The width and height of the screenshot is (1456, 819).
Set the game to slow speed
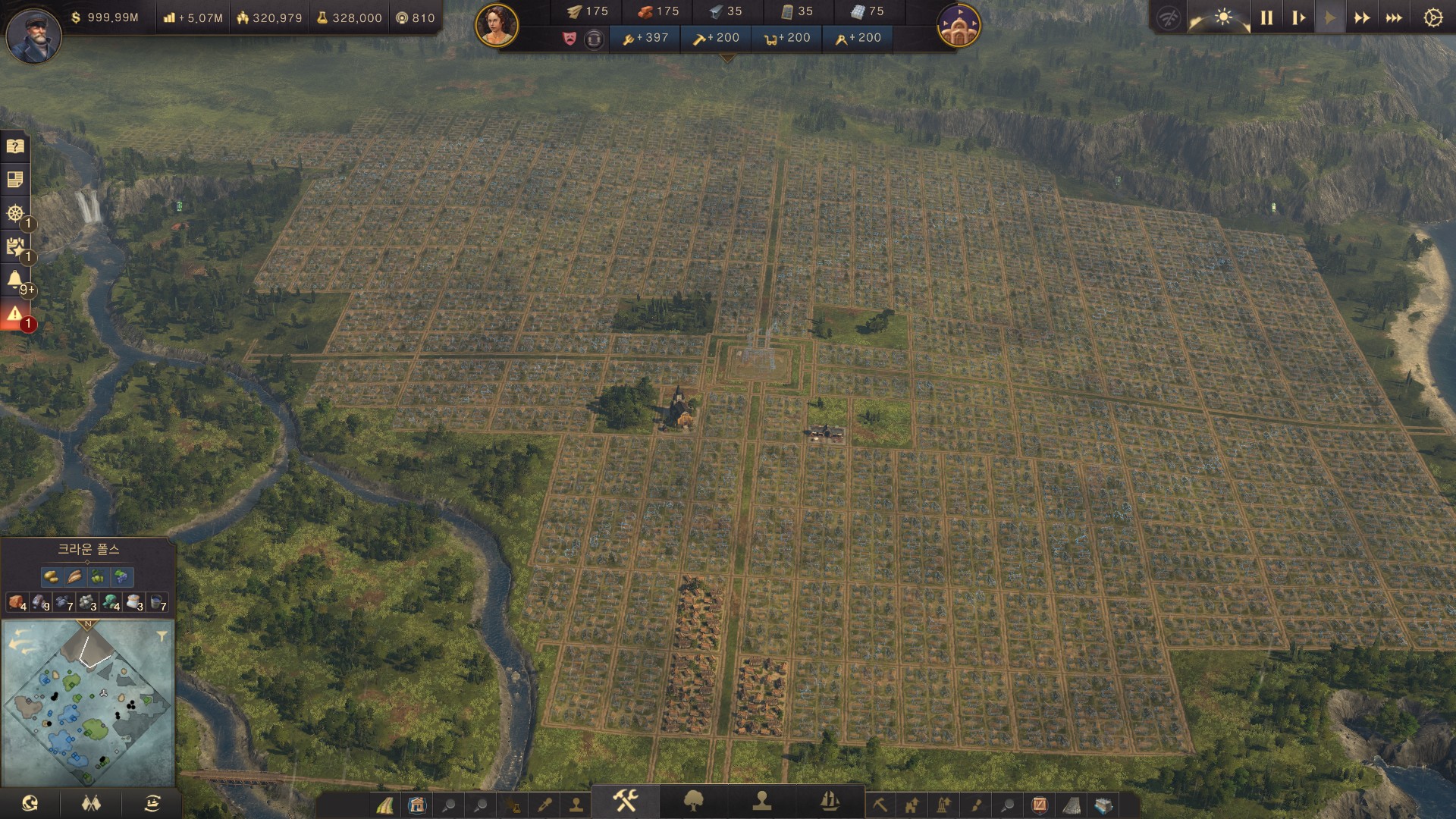pyautogui.click(x=1298, y=17)
